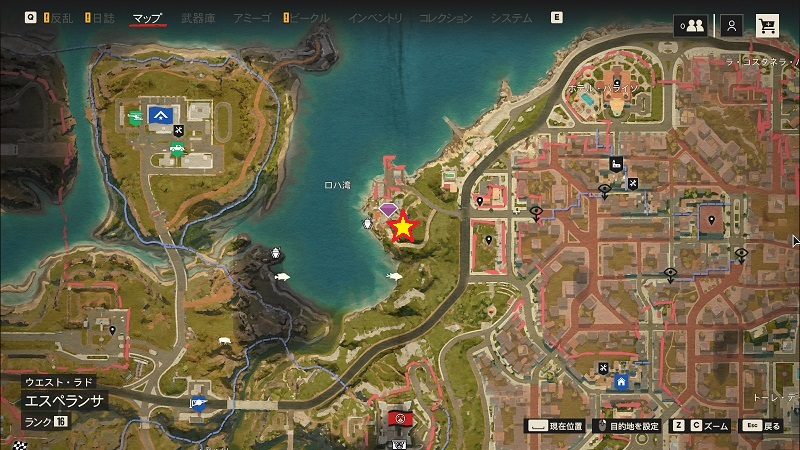
Task: Choose the blue house hideout marker
Action: coord(621,381)
